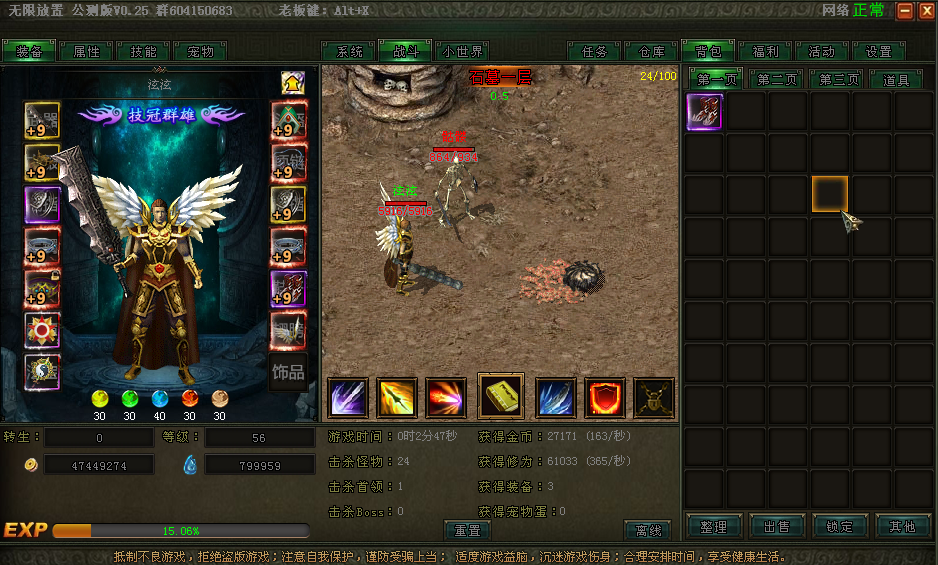Screen dimensions: 938x565
Task: Open the 仓库 warehouse tab
Action: pos(651,52)
